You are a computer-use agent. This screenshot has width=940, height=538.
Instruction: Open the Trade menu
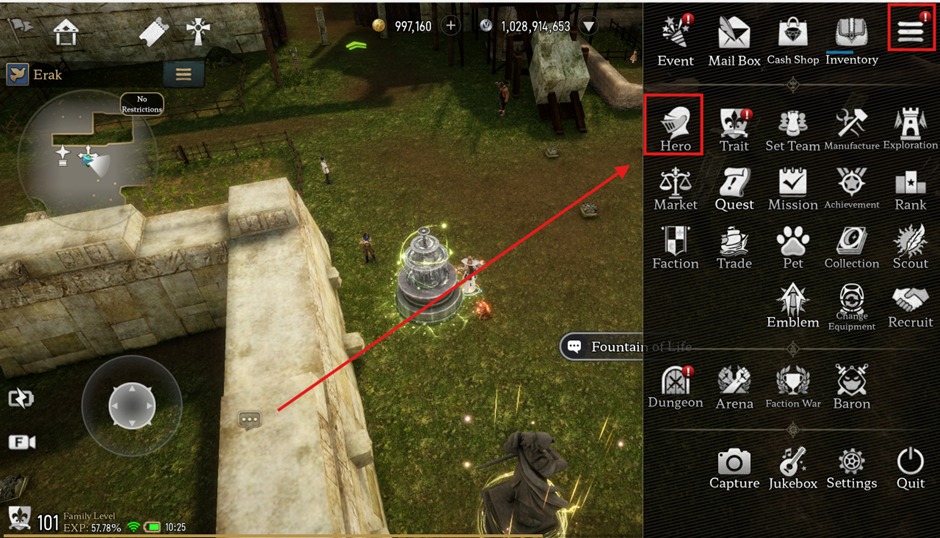click(734, 245)
